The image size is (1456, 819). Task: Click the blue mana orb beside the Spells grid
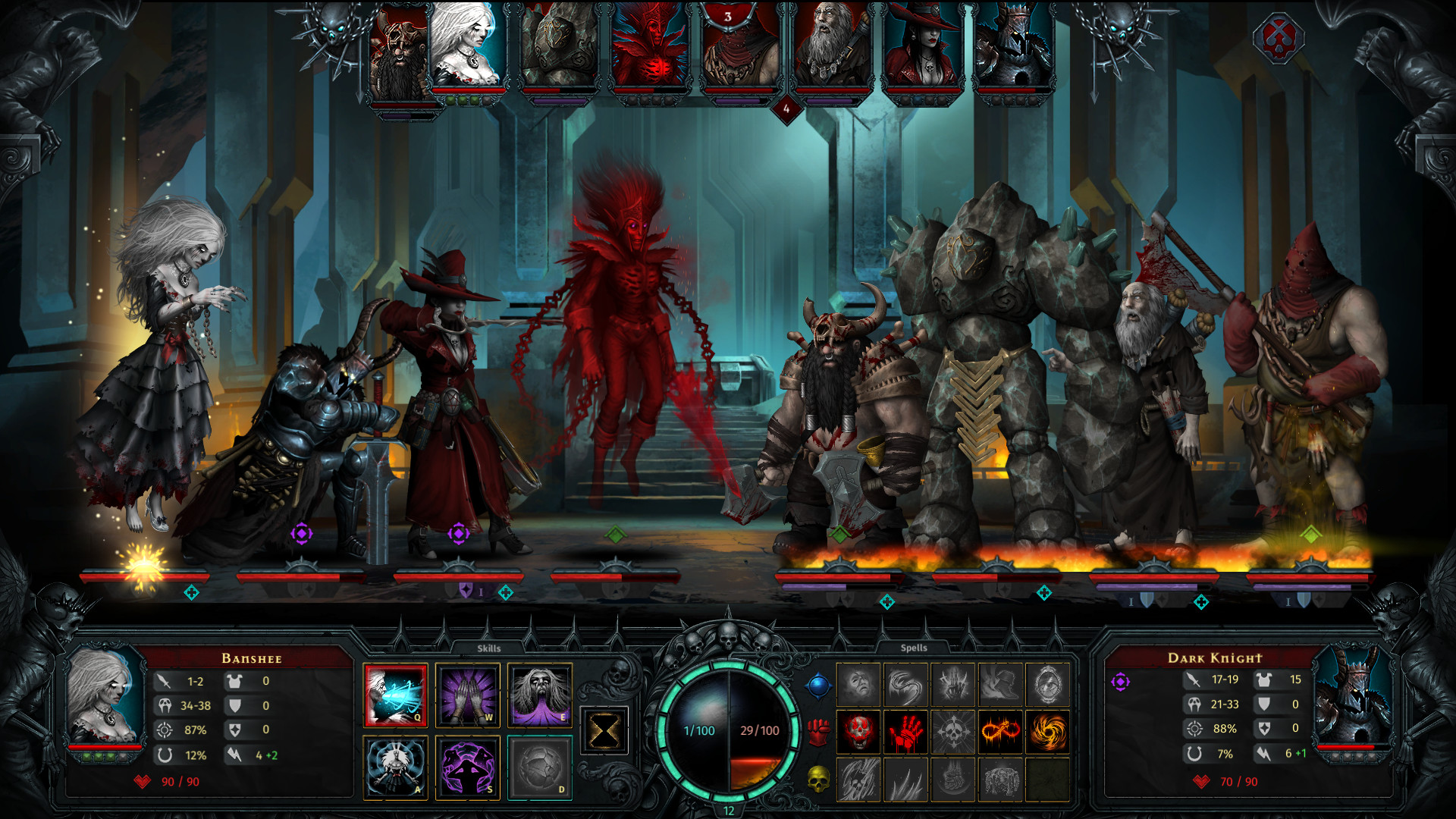click(818, 685)
